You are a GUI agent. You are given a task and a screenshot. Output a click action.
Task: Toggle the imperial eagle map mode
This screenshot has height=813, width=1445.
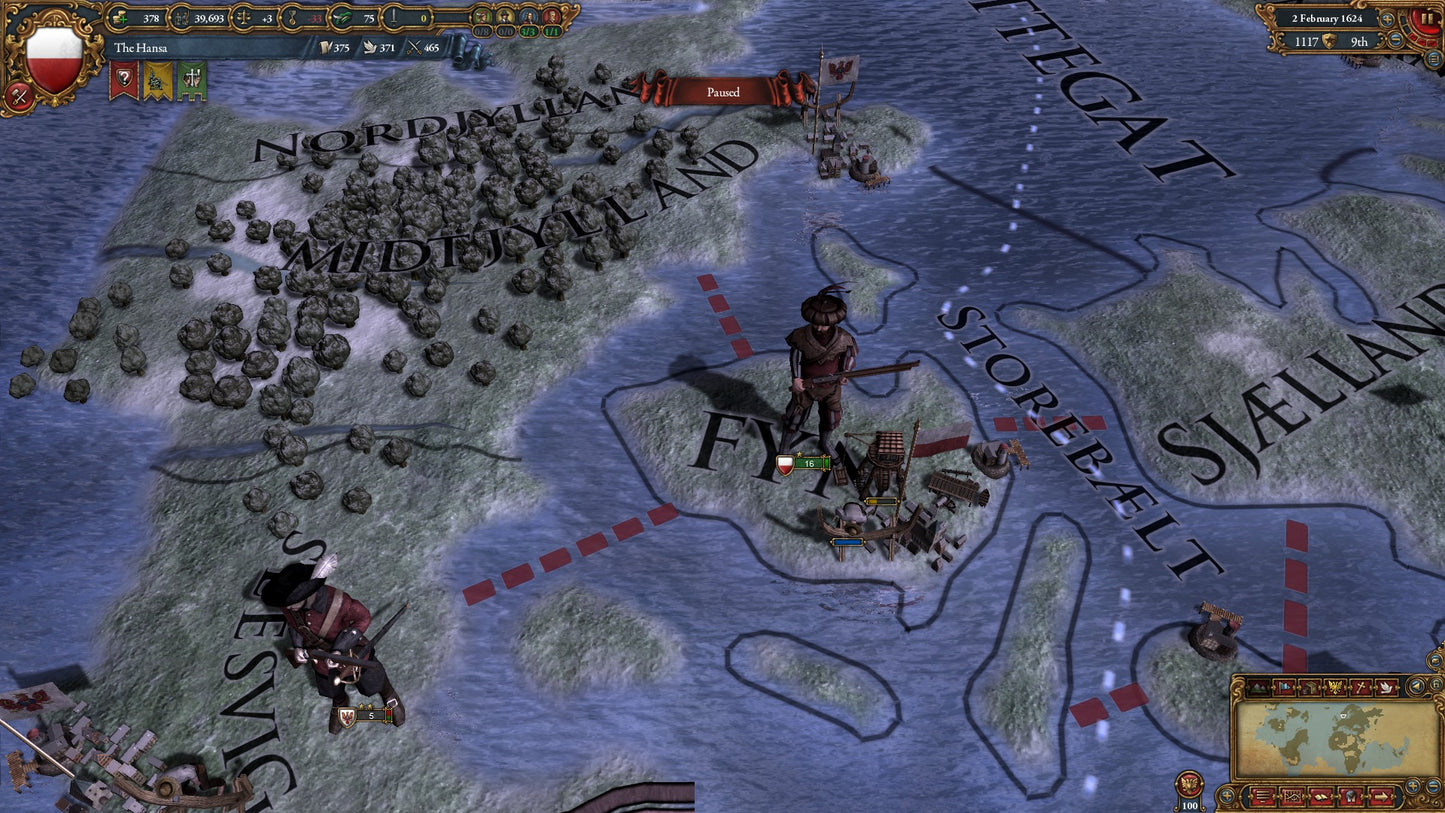coord(1334,687)
